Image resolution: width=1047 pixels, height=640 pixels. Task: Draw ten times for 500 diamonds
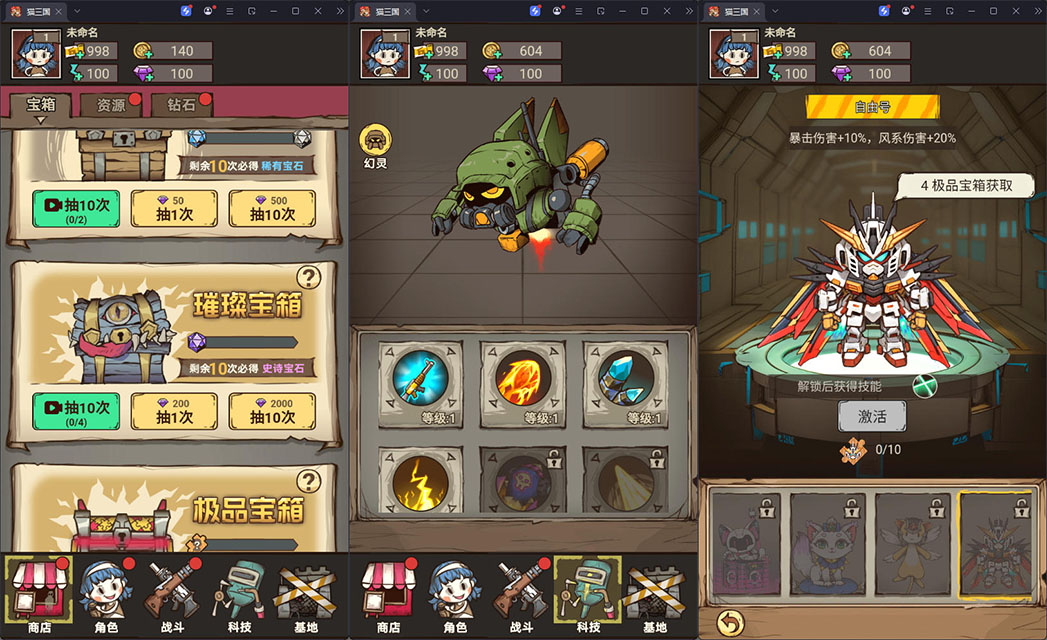(272, 208)
